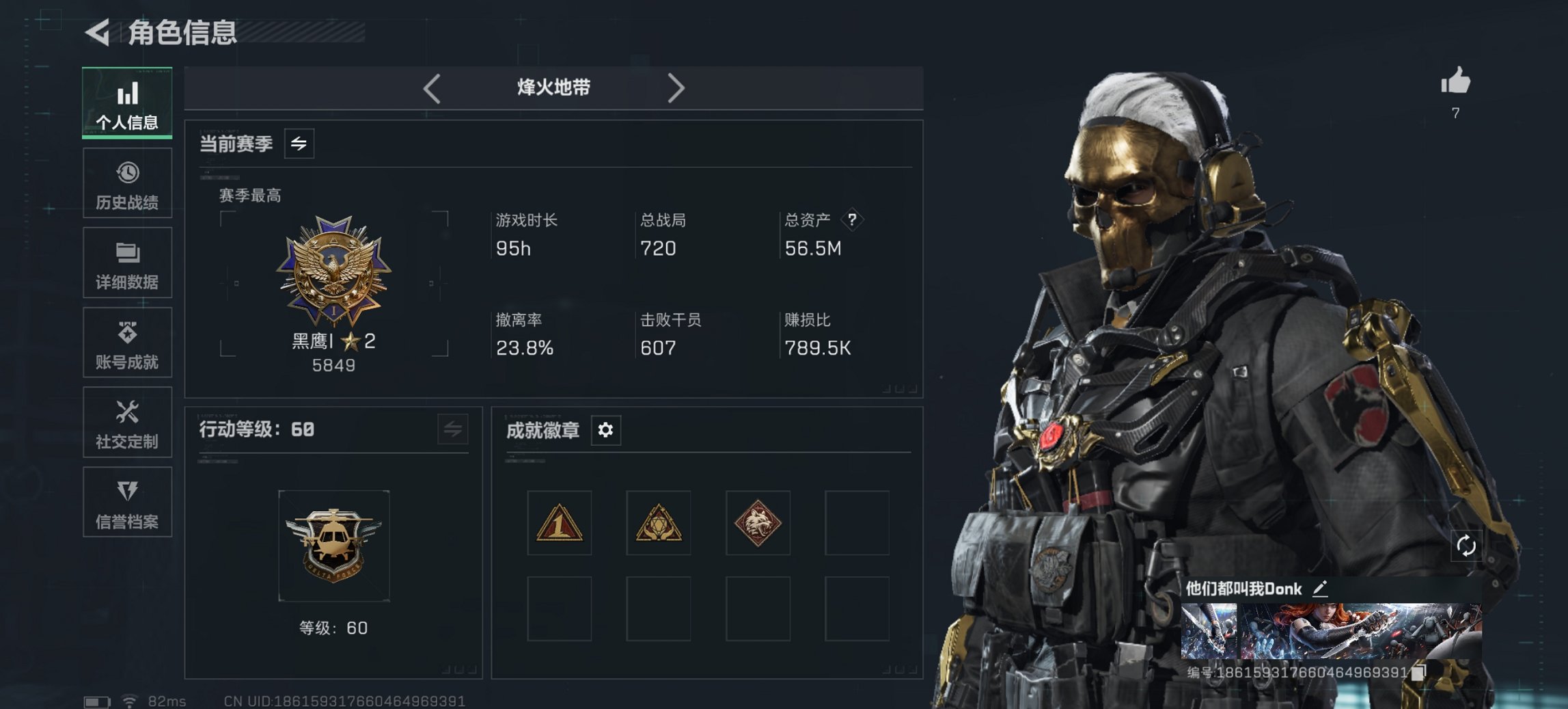1568x709 pixels.
Task: Open the 详细数据 sidebar panel
Action: [x=127, y=263]
